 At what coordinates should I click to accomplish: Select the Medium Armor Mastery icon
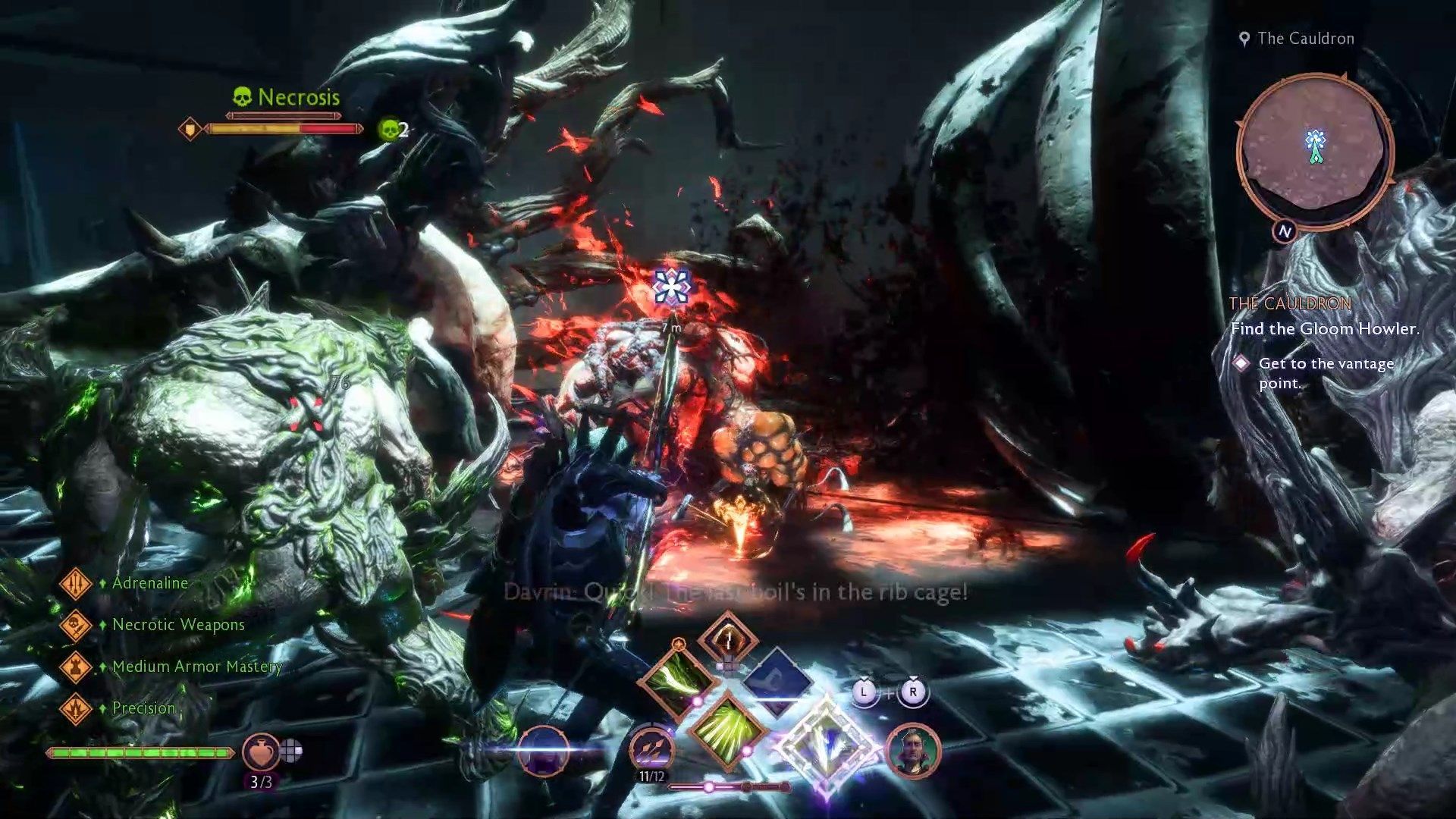(x=75, y=667)
